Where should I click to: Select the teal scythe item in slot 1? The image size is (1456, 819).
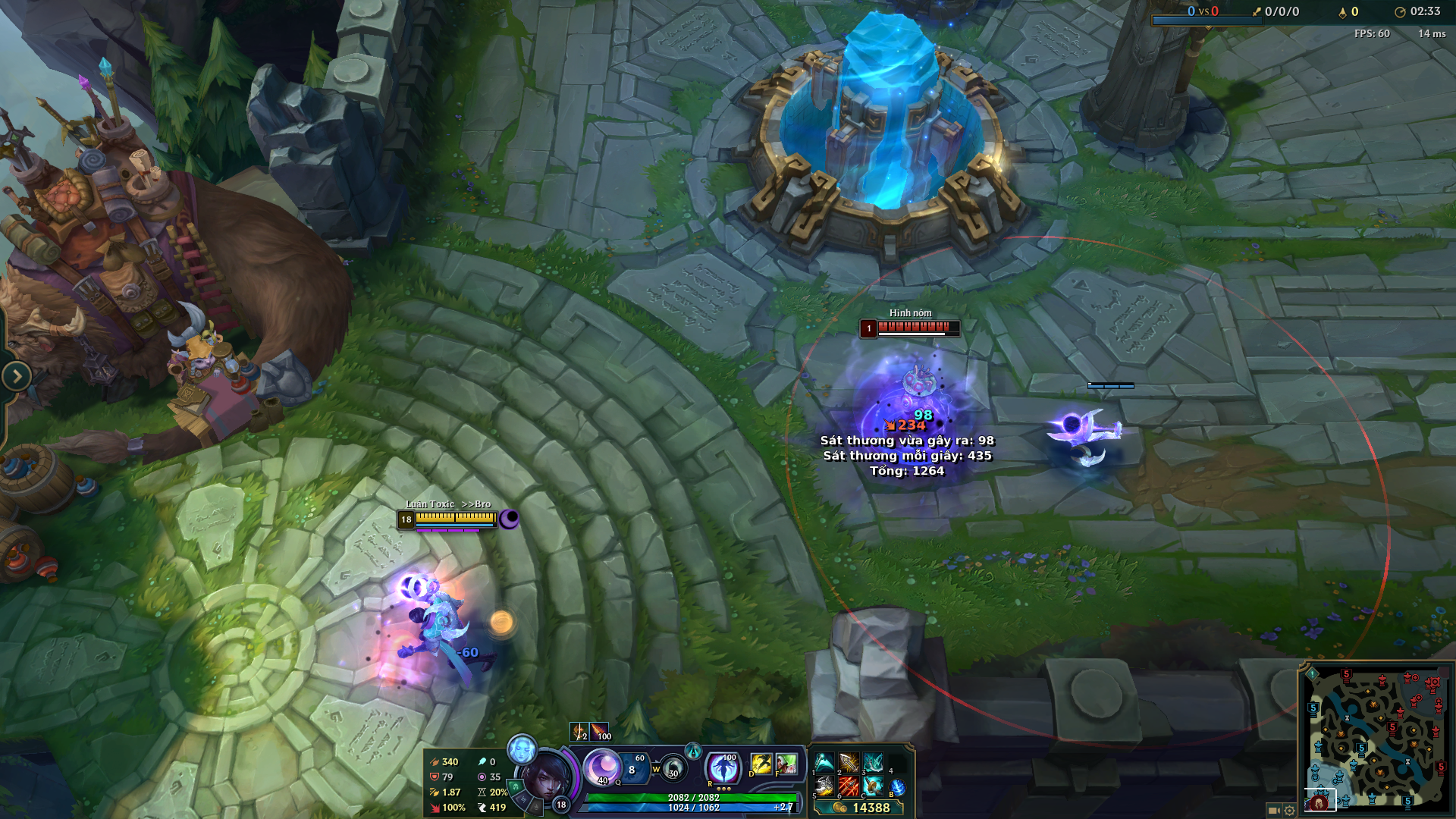[x=824, y=762]
